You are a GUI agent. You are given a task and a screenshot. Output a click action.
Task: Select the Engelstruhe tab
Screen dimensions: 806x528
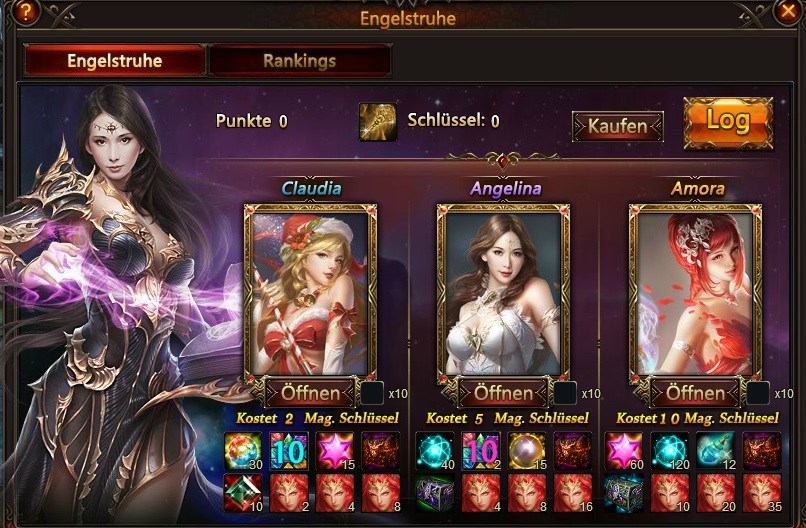click(115, 61)
